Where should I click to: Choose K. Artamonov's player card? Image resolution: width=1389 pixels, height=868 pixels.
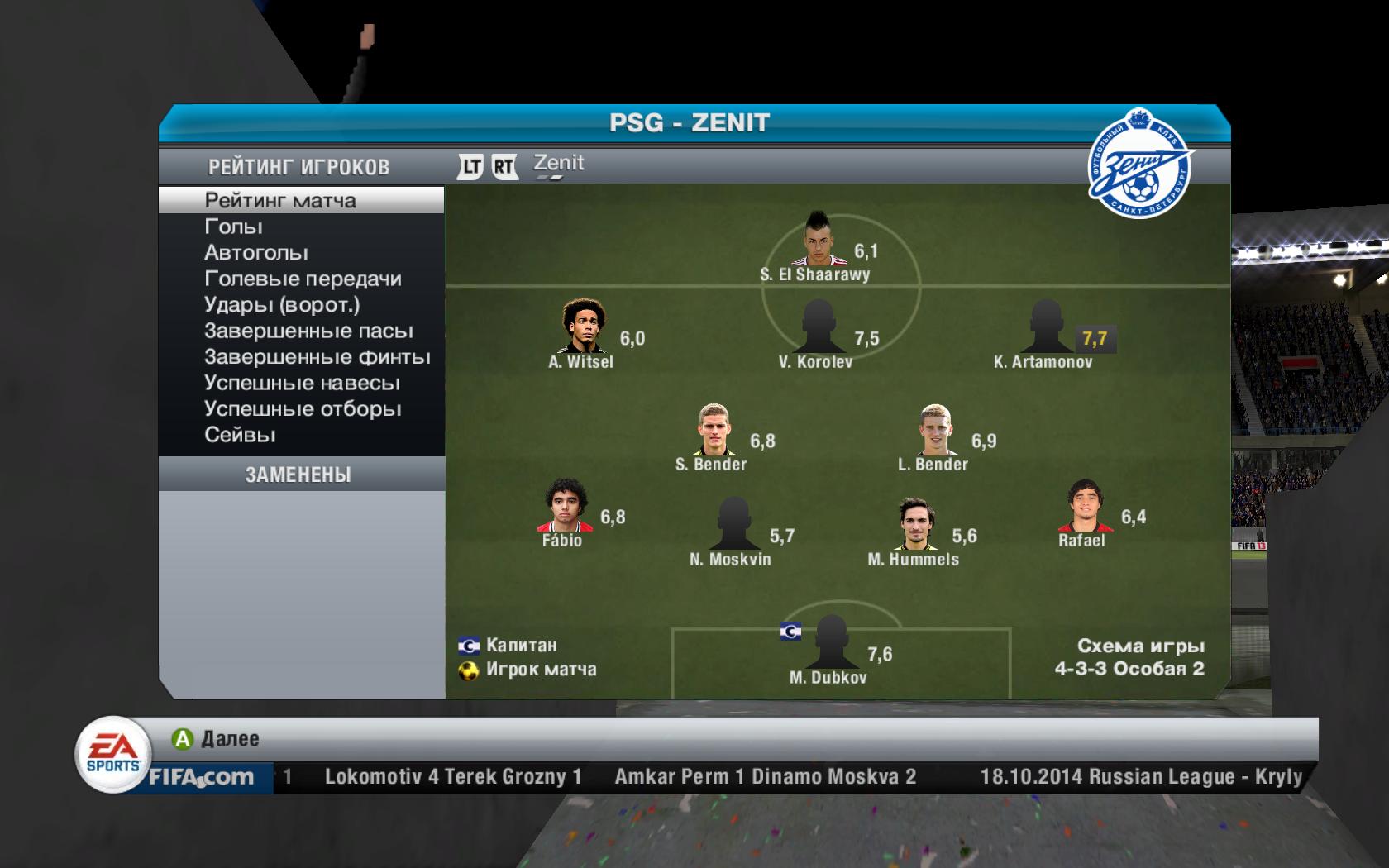click(x=1046, y=327)
